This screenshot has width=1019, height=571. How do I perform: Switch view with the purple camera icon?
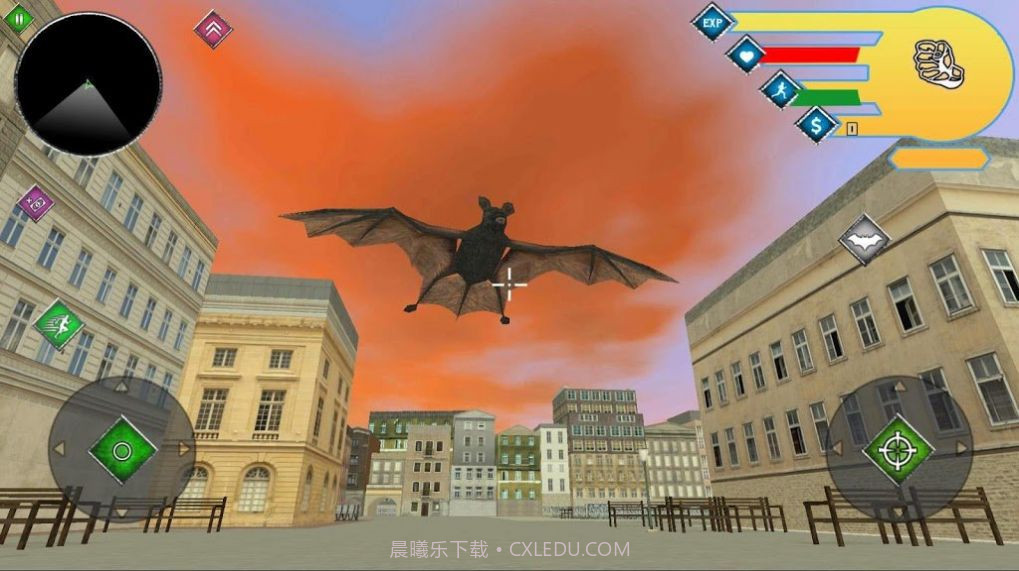pyautogui.click(x=36, y=203)
